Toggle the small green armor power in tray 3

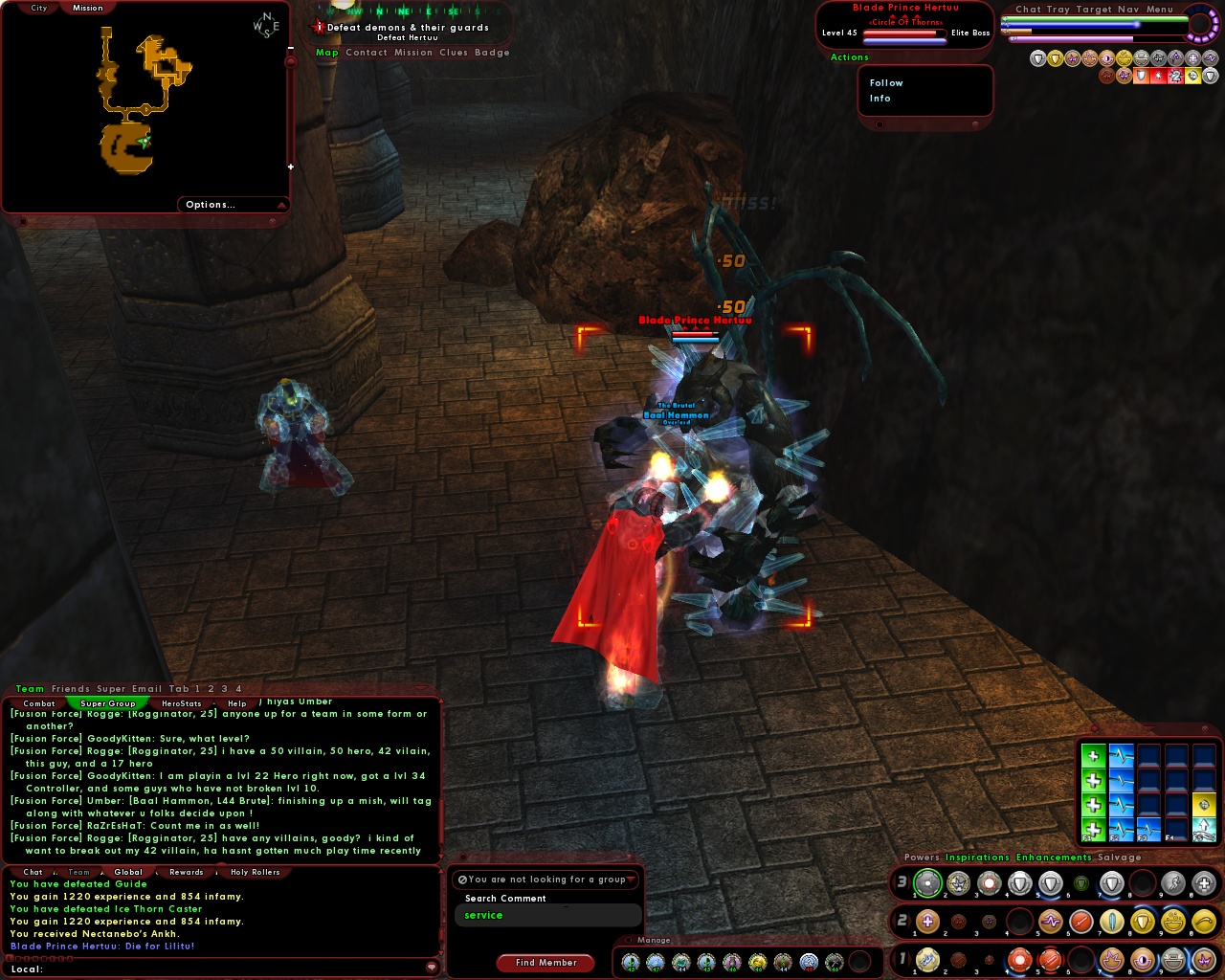tap(1080, 883)
